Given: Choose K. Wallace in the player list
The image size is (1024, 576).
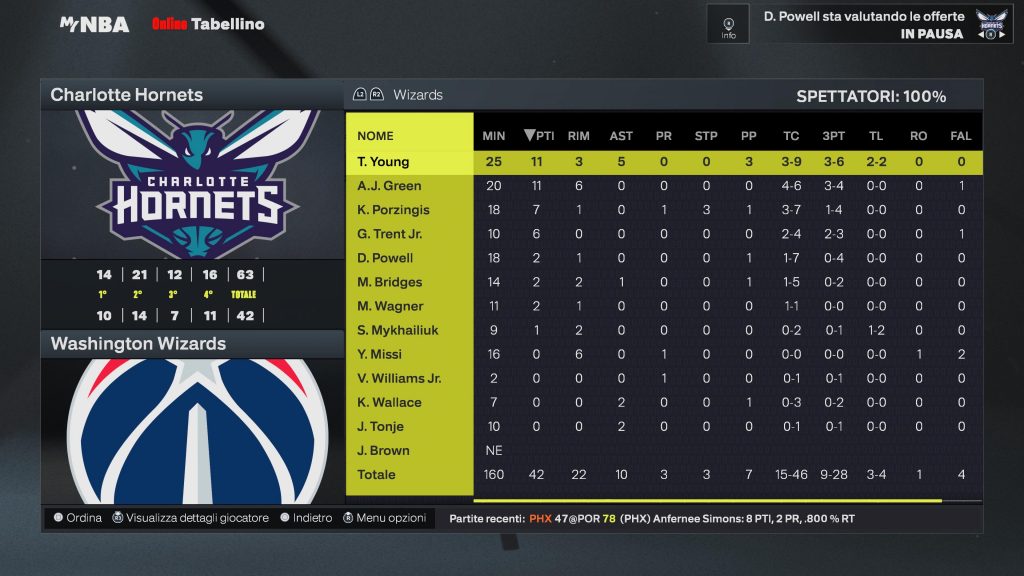Looking at the screenshot, I should coord(389,402).
